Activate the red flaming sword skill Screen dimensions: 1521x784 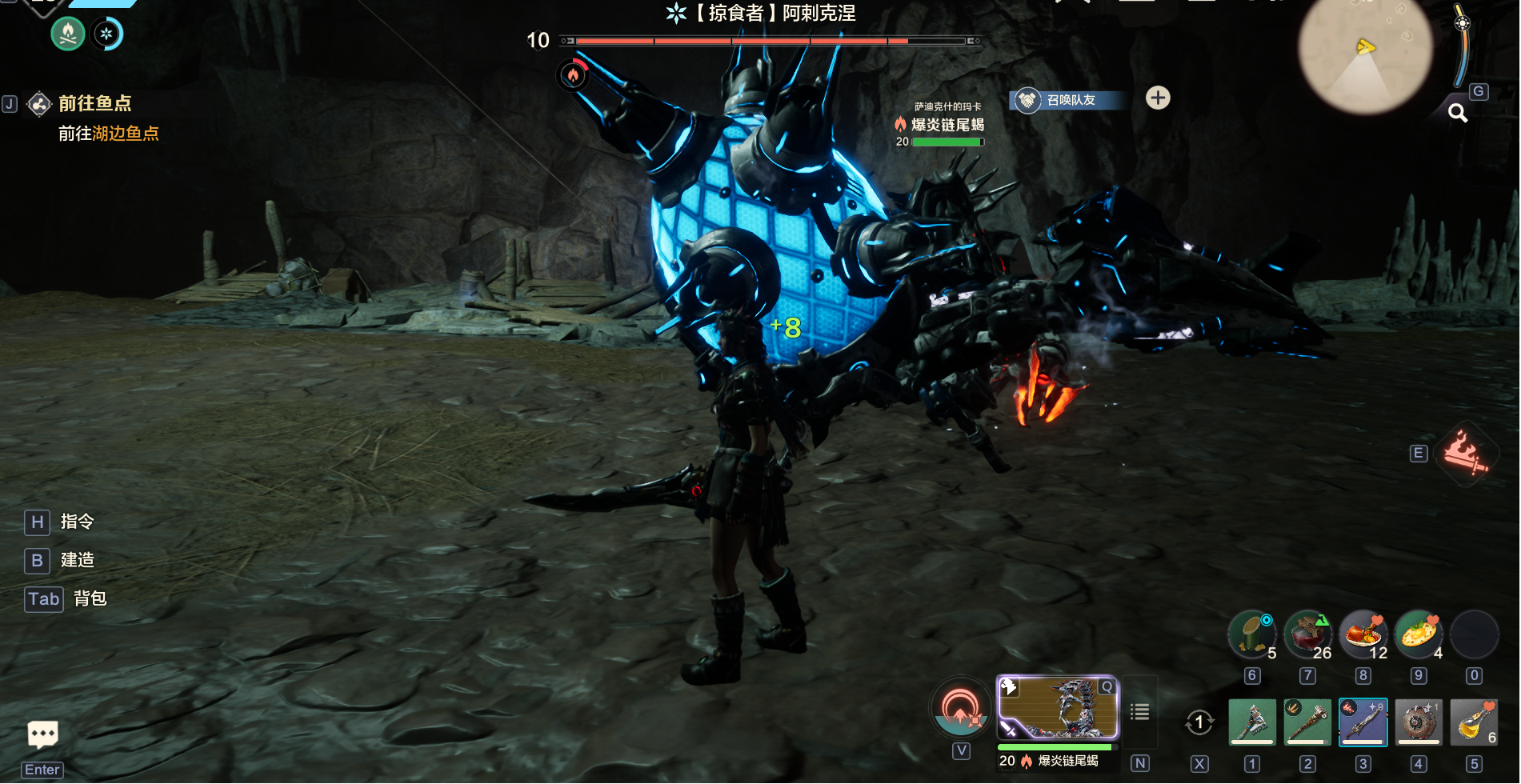[x=1465, y=453]
